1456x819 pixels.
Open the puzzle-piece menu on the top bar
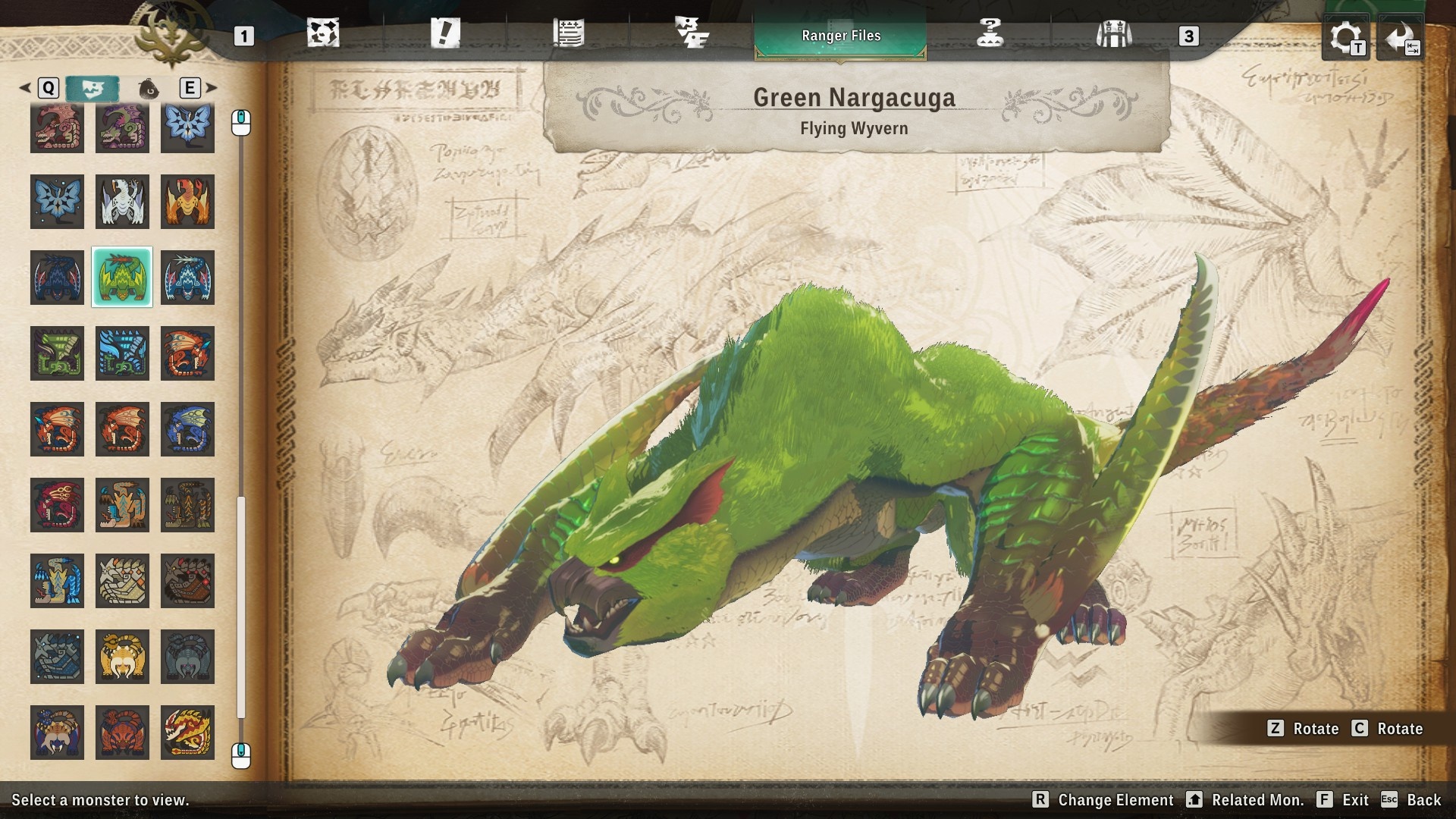pos(324,34)
